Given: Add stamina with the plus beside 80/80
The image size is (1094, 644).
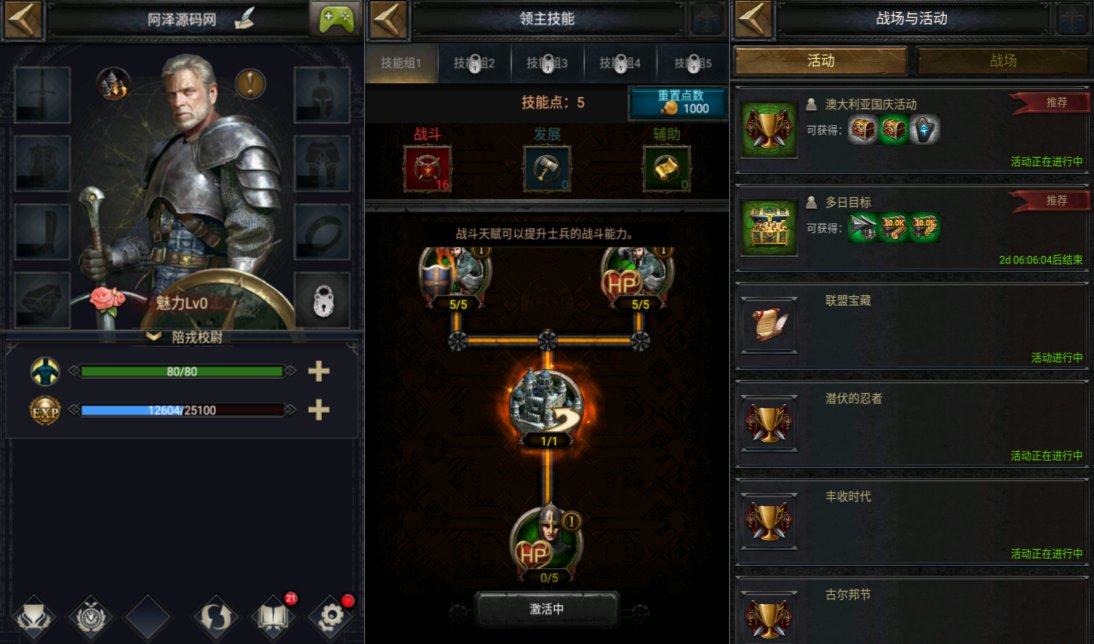Looking at the screenshot, I should (x=318, y=371).
